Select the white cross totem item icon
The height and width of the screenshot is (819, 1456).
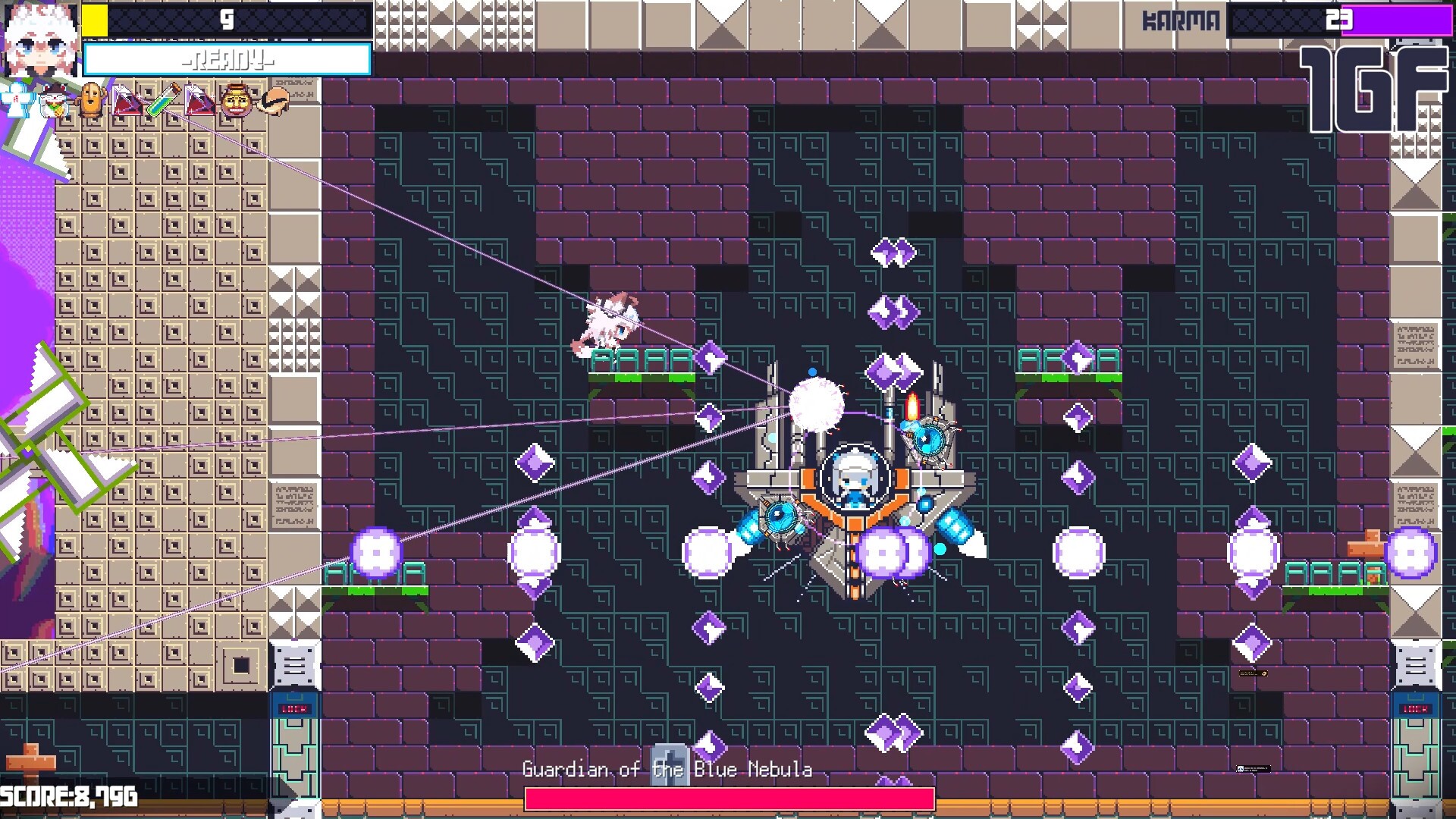pyautogui.click(x=15, y=99)
